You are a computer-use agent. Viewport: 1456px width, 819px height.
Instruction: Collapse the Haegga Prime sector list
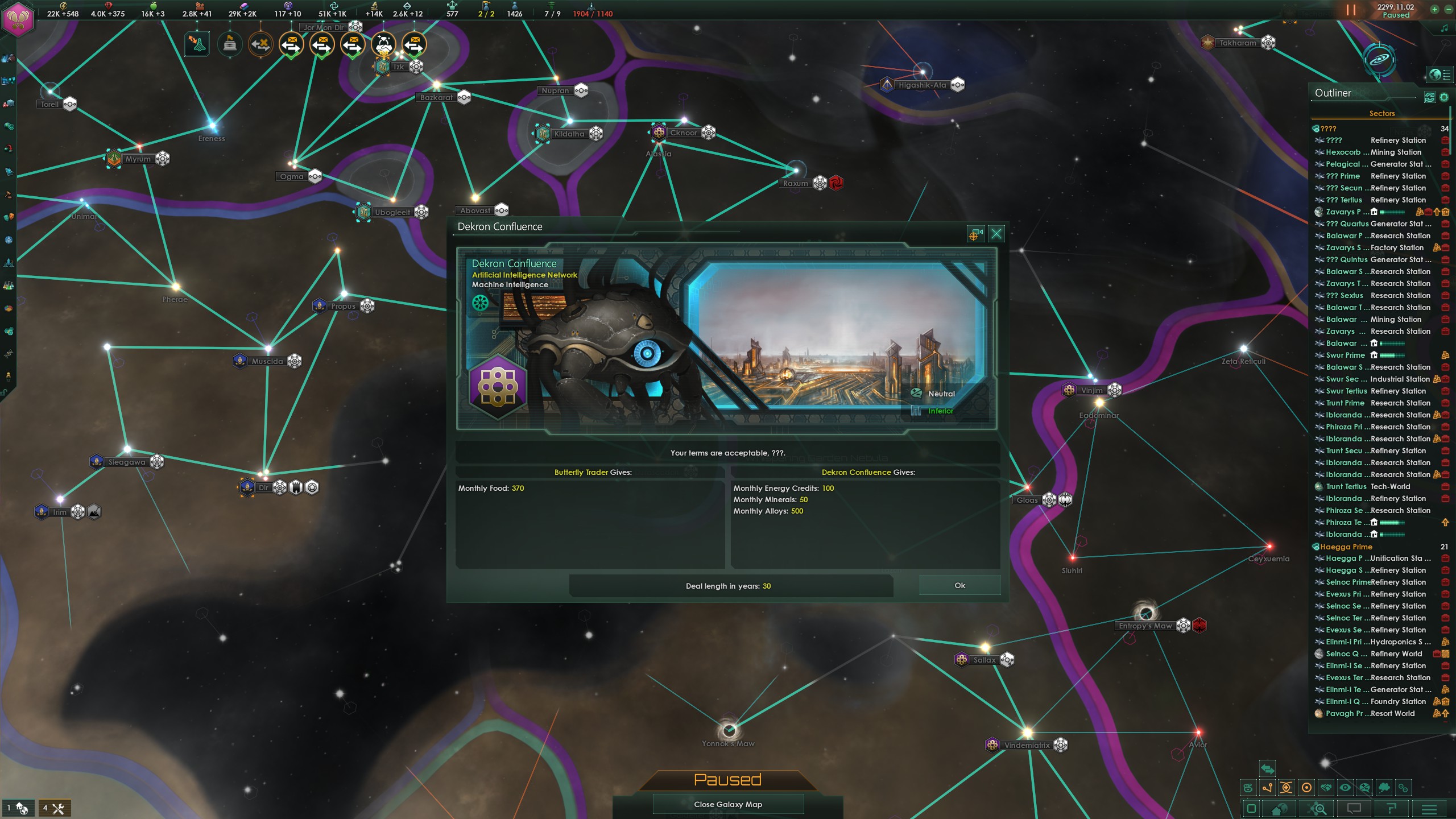pyautogui.click(x=1346, y=547)
